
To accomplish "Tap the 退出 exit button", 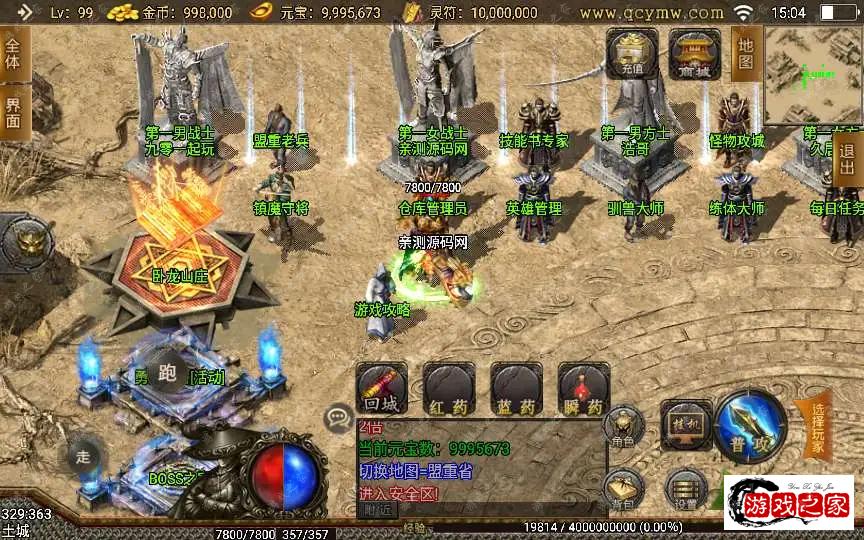I will (848, 158).
